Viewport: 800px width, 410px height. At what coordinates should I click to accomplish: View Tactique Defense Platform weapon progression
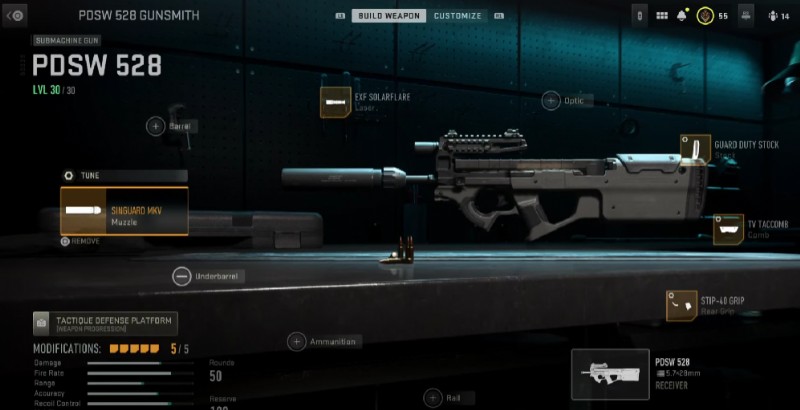pos(105,322)
